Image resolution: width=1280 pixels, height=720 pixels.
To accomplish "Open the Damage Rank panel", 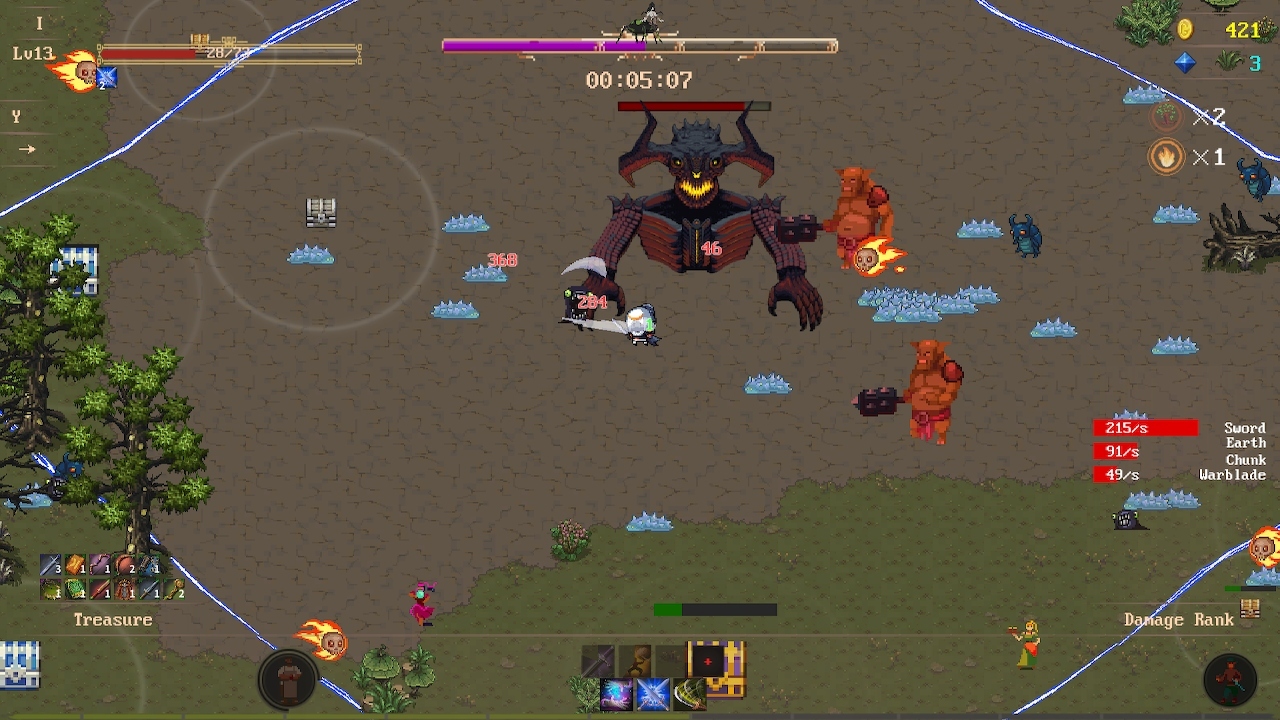I will pyautogui.click(x=1180, y=620).
